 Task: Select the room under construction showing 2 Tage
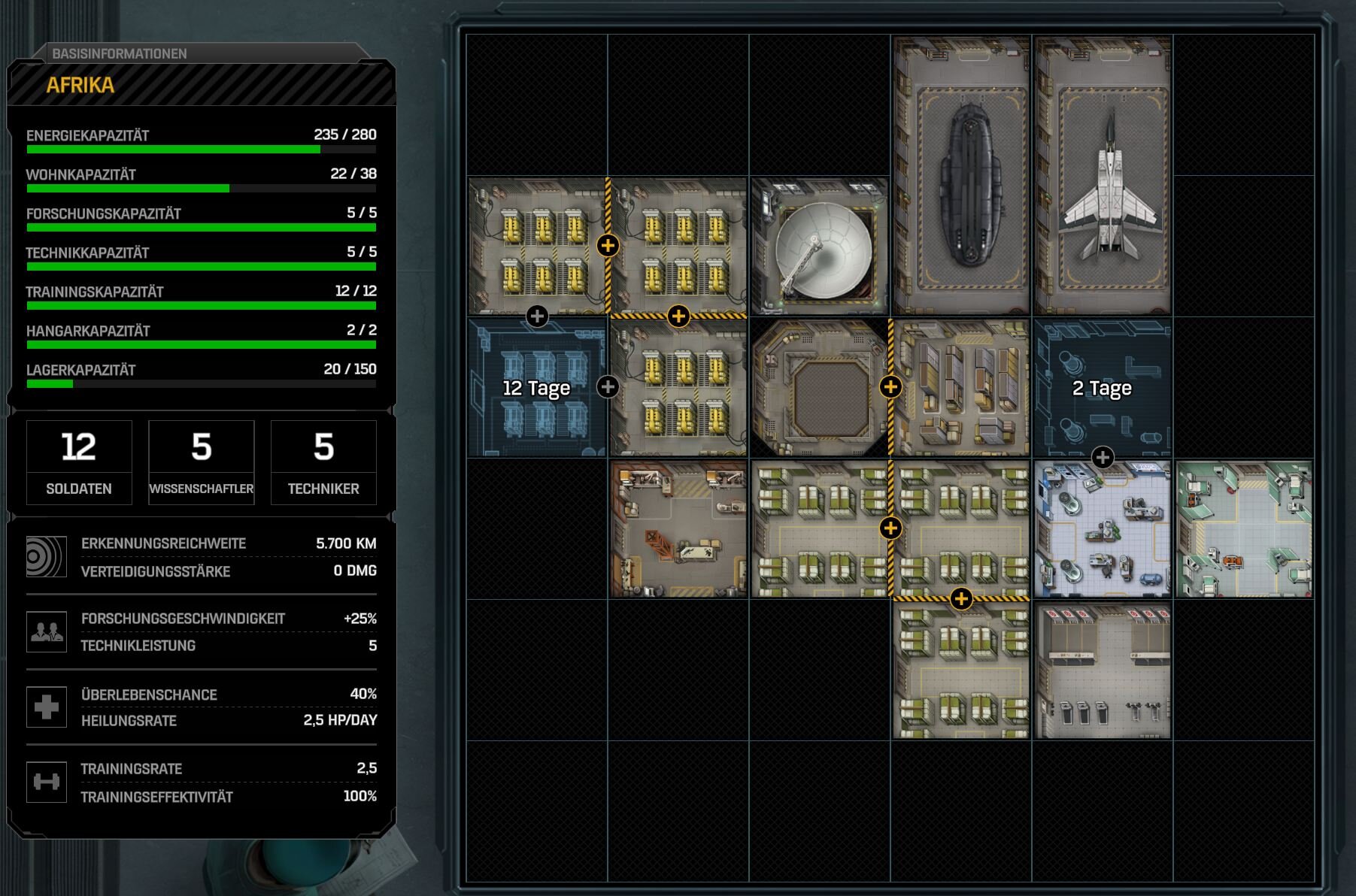[x=1102, y=388]
